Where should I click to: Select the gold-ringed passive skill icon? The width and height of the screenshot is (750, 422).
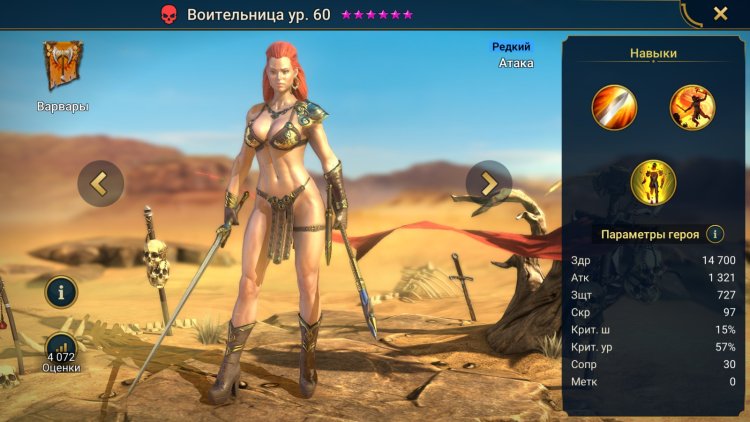pyautogui.click(x=653, y=182)
